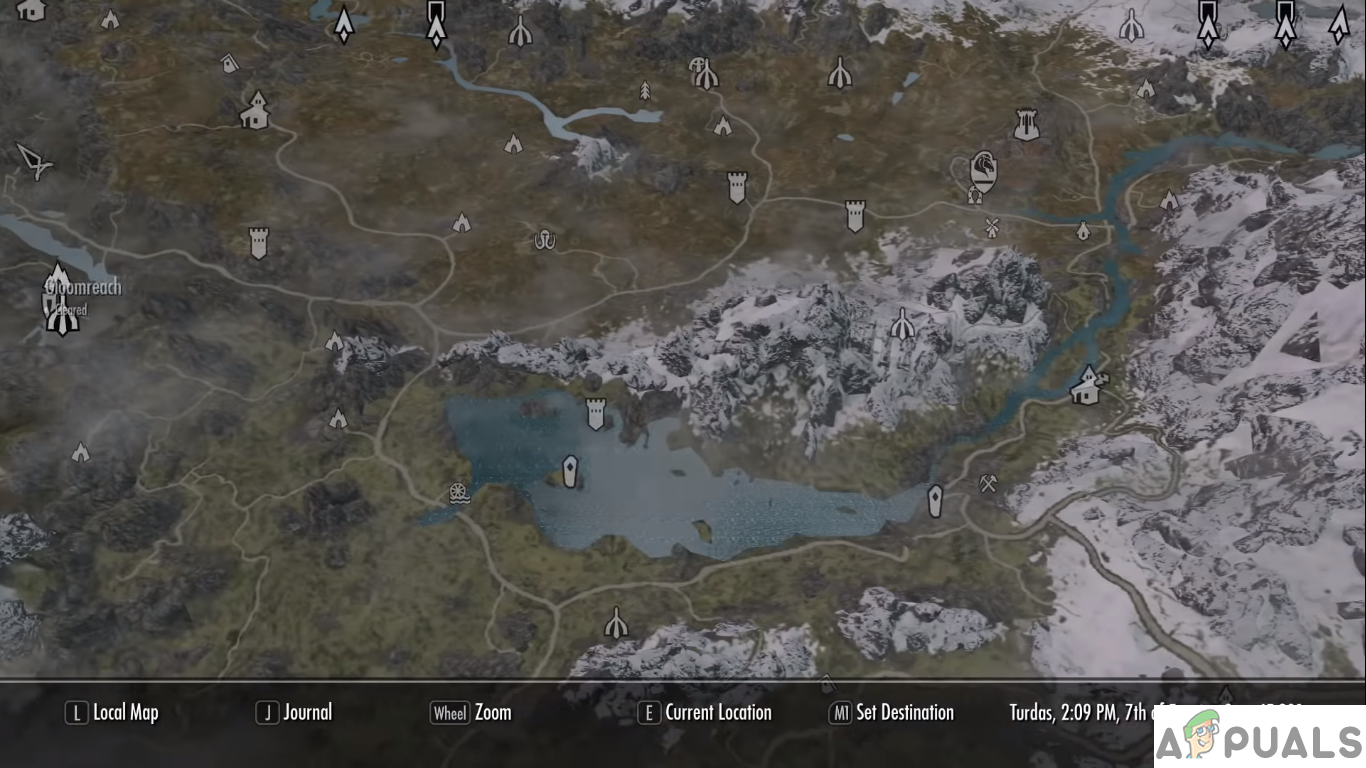
Task: Choose the Set Destination option
Action: [x=891, y=713]
